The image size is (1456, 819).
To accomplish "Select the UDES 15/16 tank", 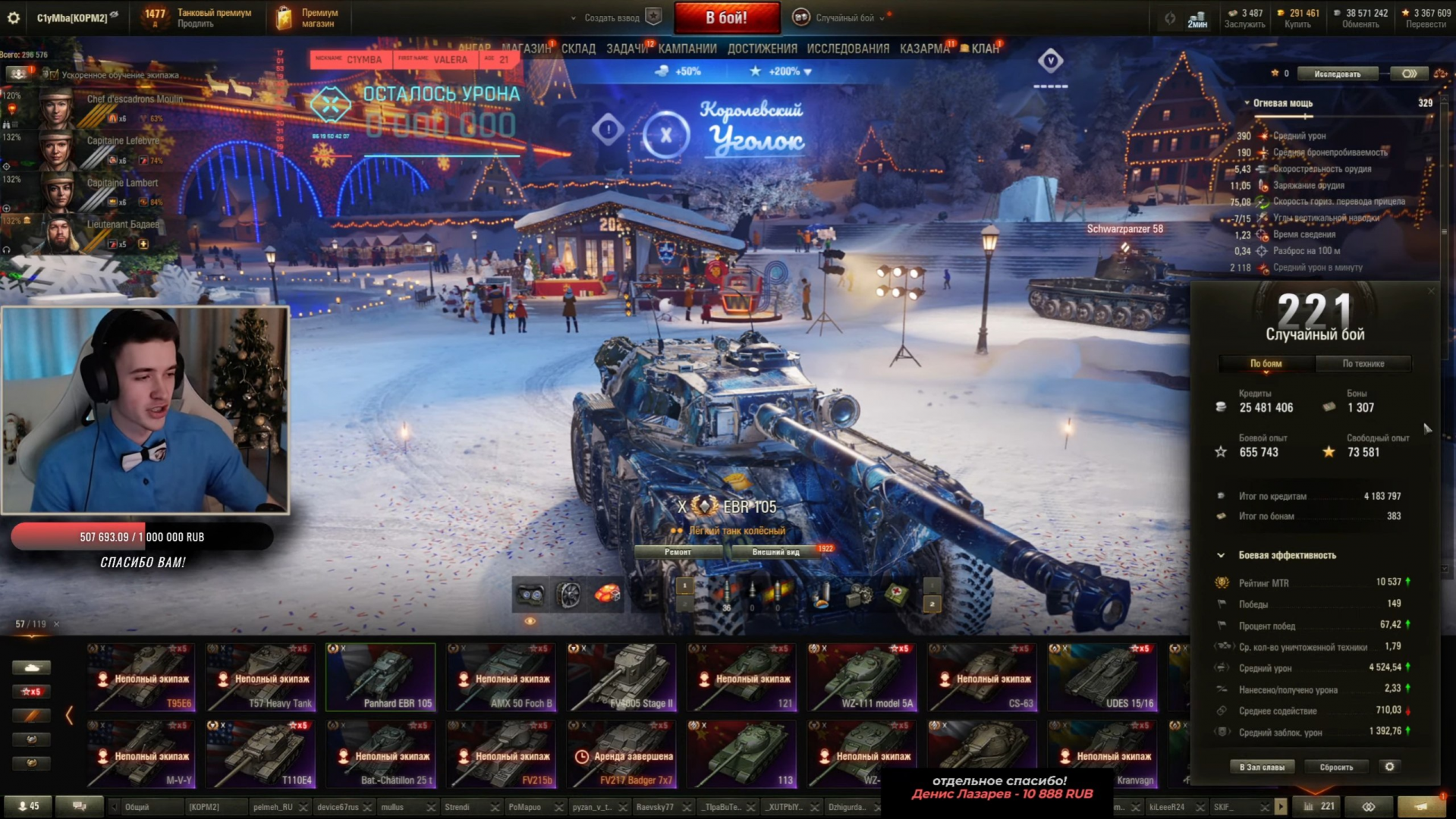I will 1102,677.
